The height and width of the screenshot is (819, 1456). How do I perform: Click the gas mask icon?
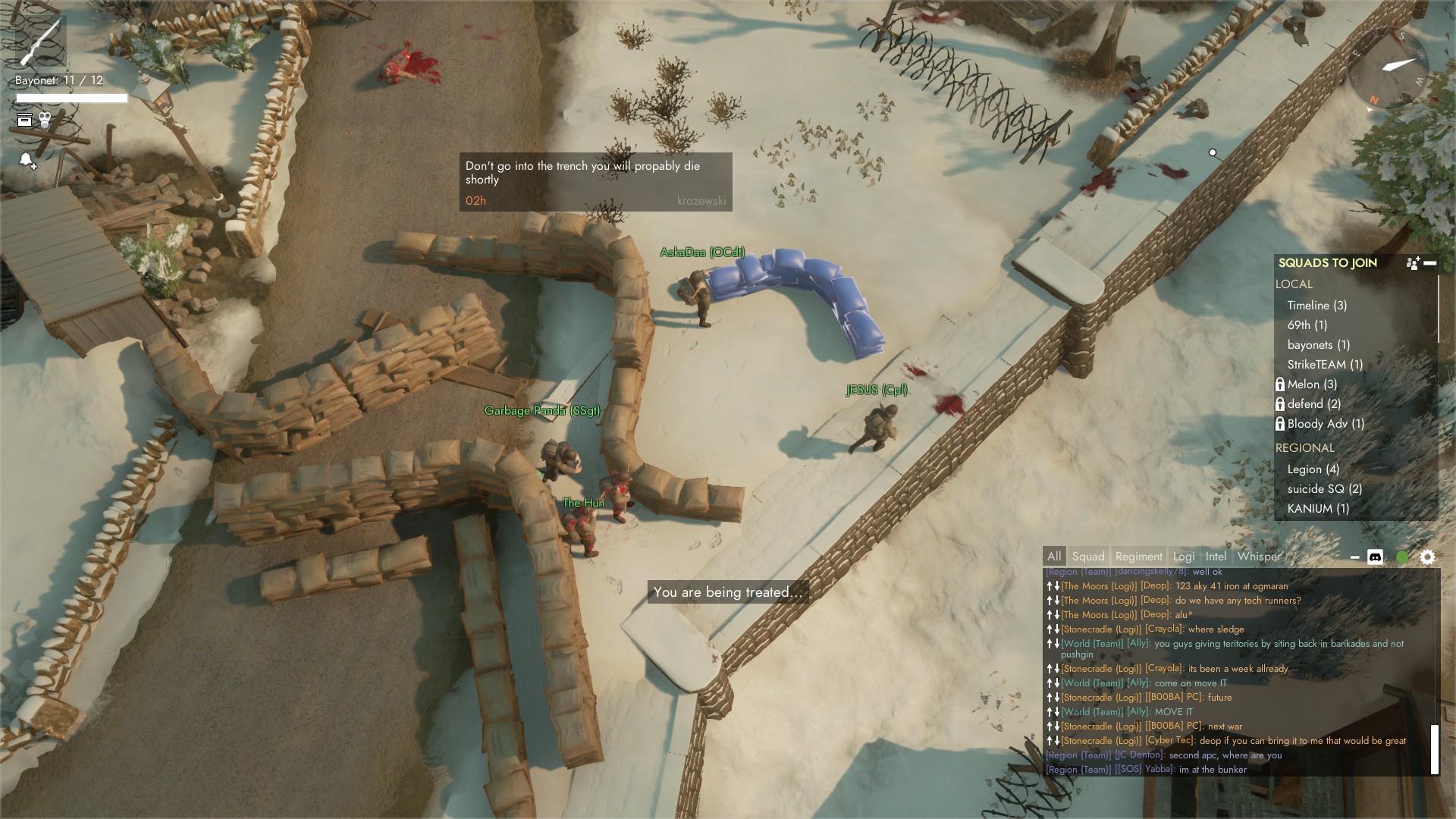45,117
